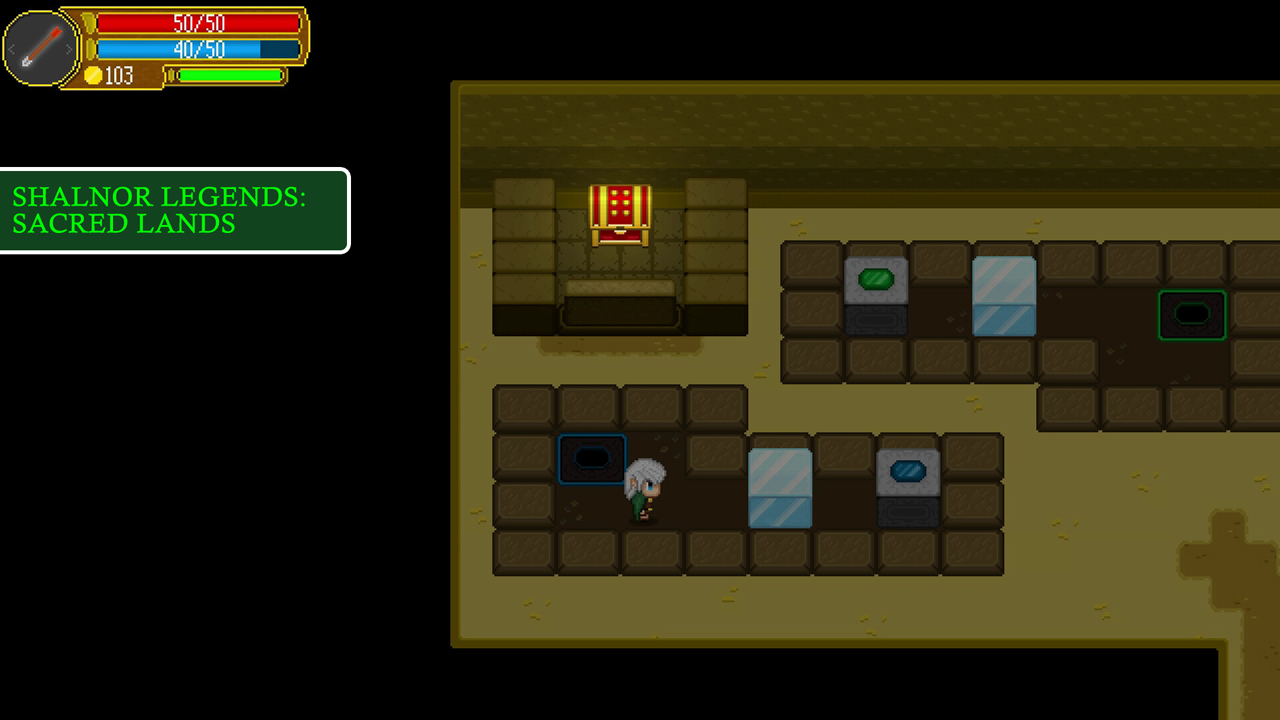Click the green-outlined floor socket

pos(1192,314)
